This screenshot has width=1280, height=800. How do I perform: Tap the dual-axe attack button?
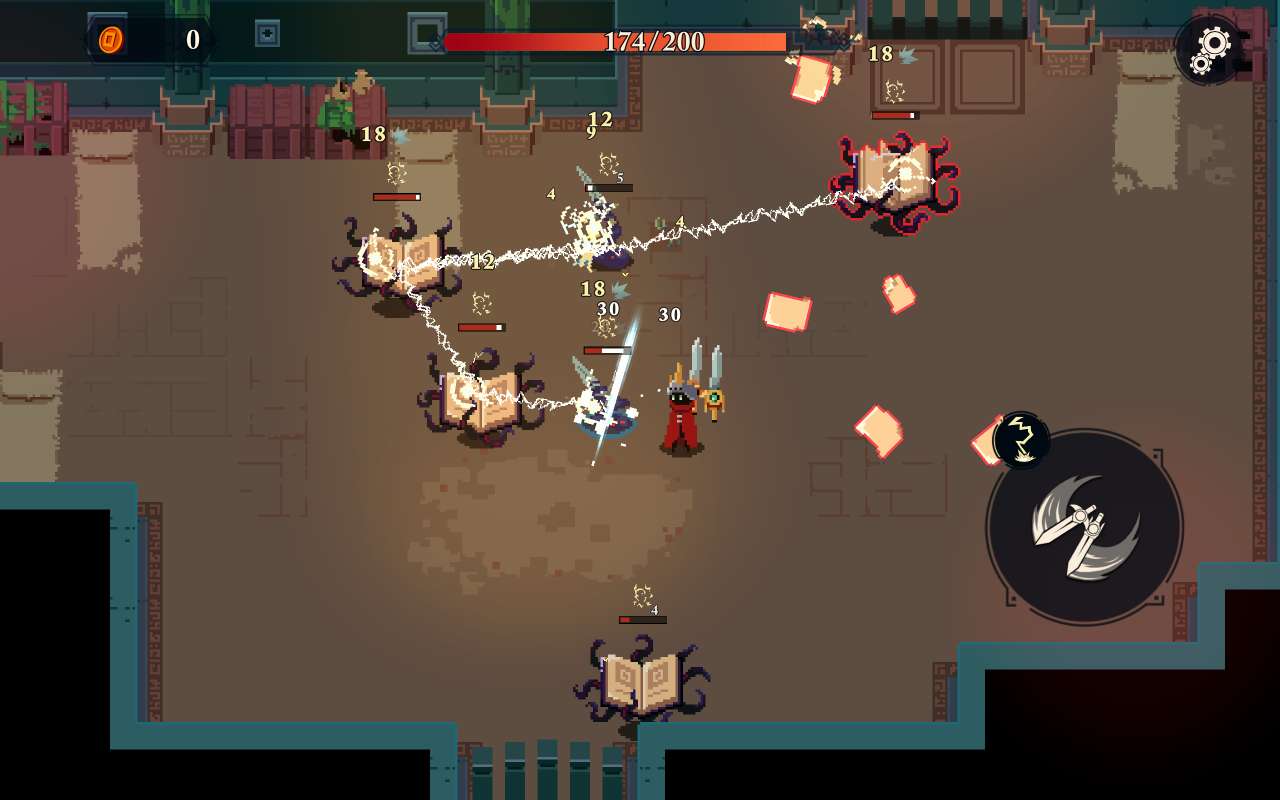1084,527
